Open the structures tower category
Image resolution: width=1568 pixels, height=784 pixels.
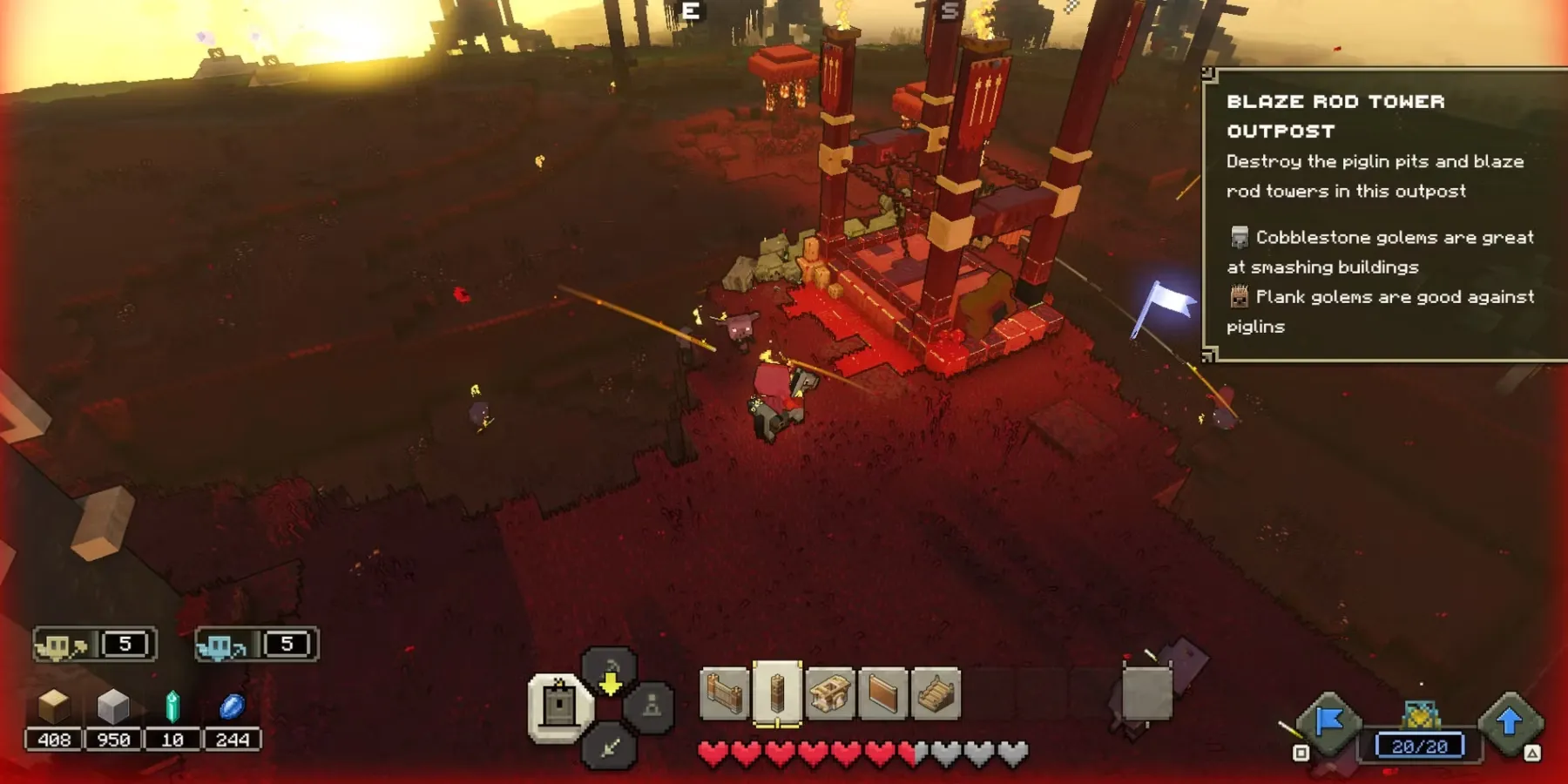coord(558,705)
